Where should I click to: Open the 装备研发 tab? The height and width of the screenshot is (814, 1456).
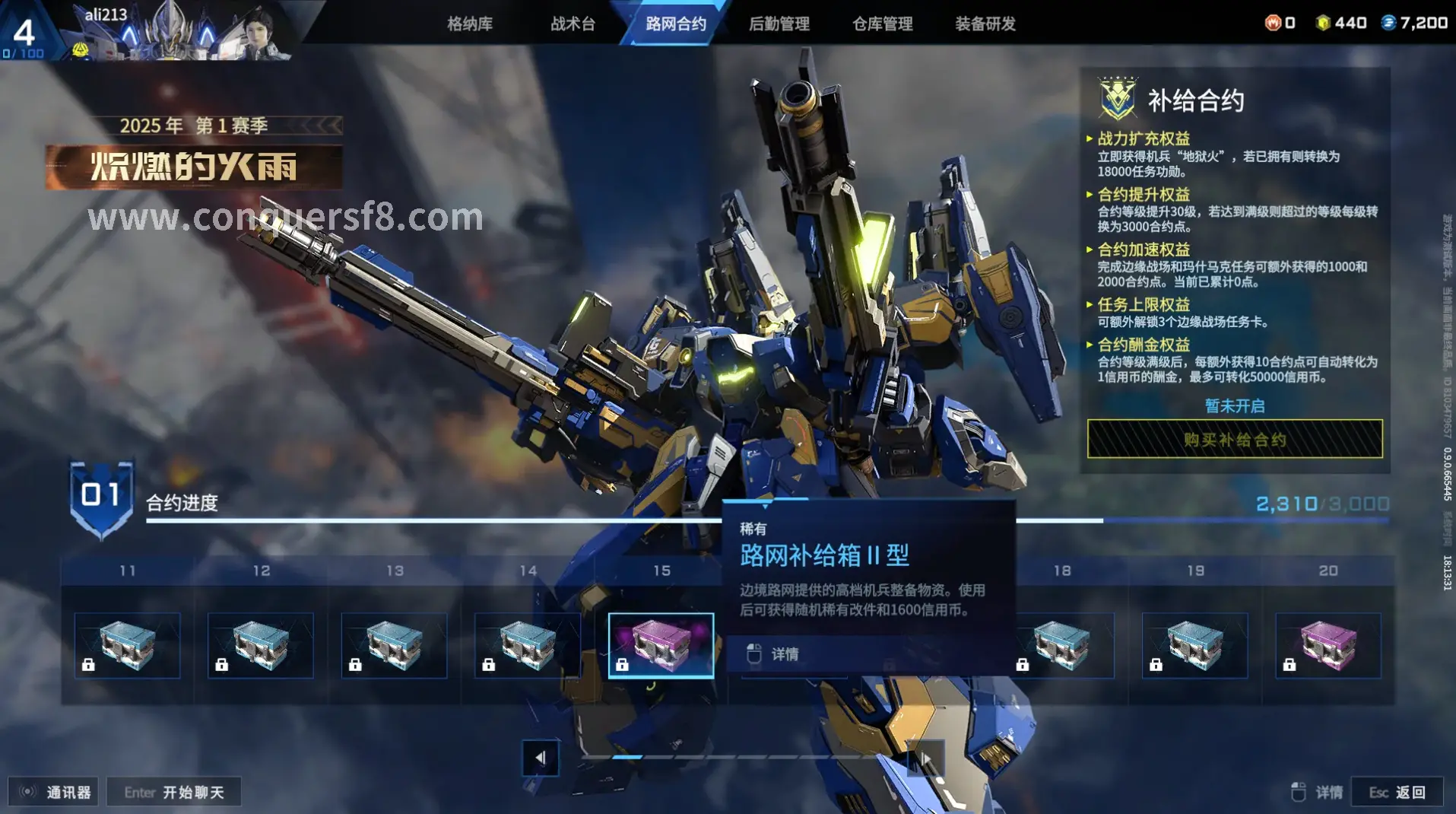[984, 24]
